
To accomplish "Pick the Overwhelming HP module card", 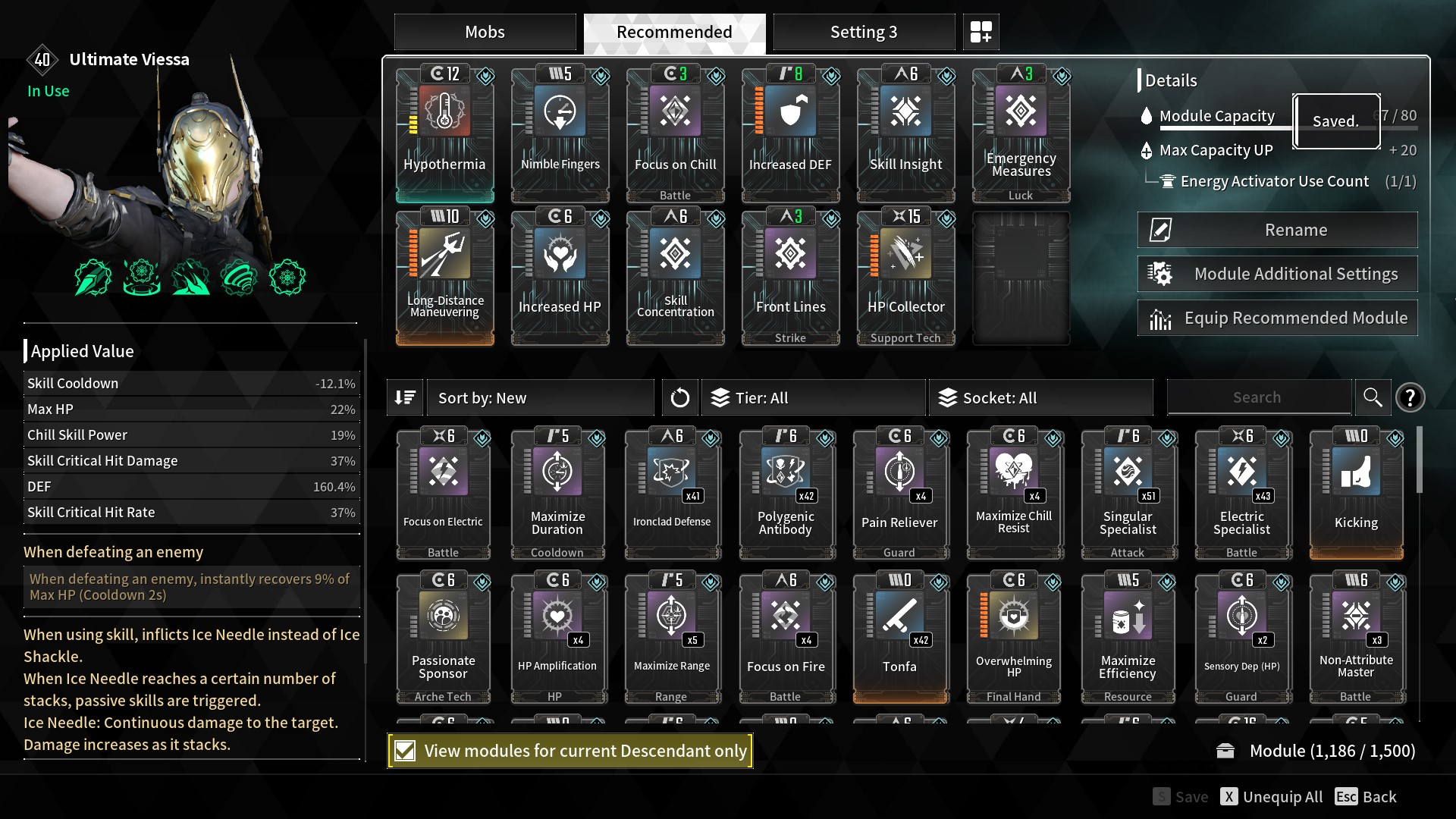I will pyautogui.click(x=1013, y=637).
